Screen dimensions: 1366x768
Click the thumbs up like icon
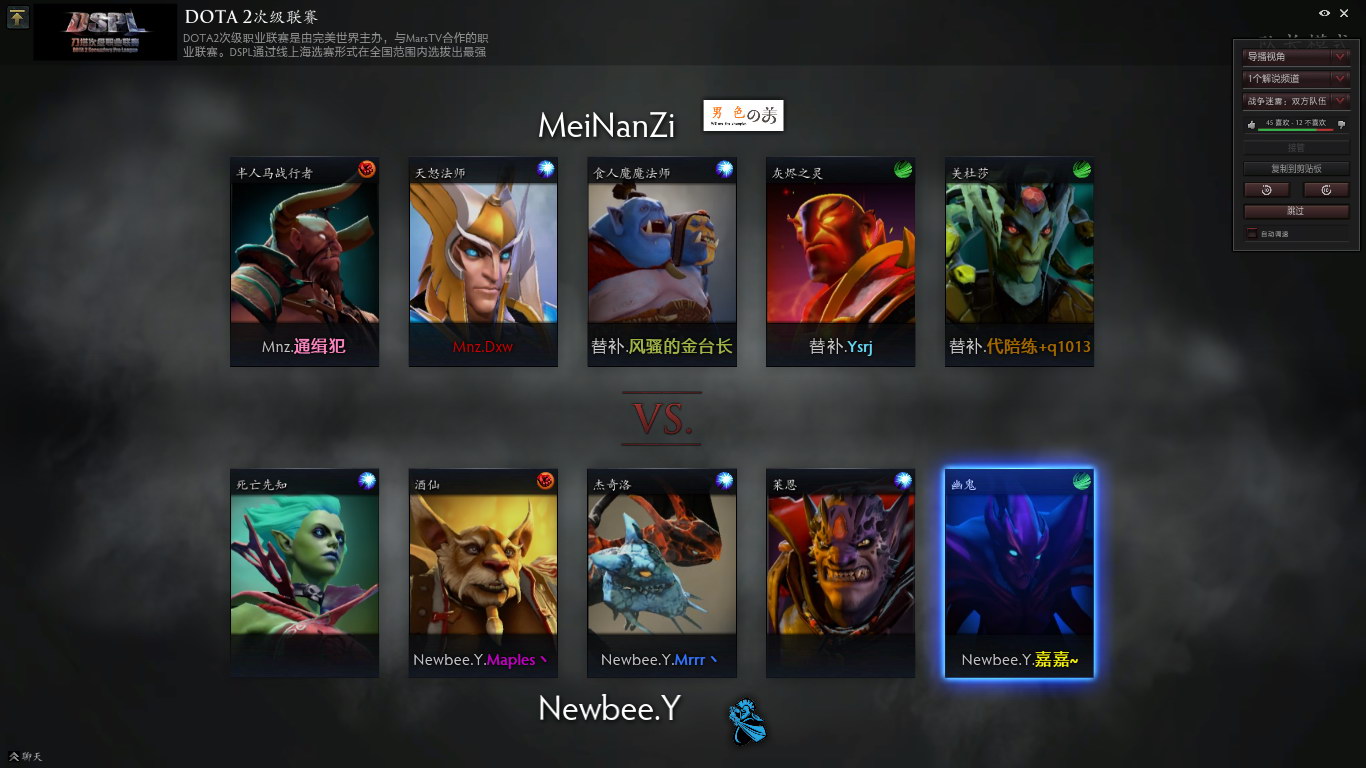pos(1251,125)
